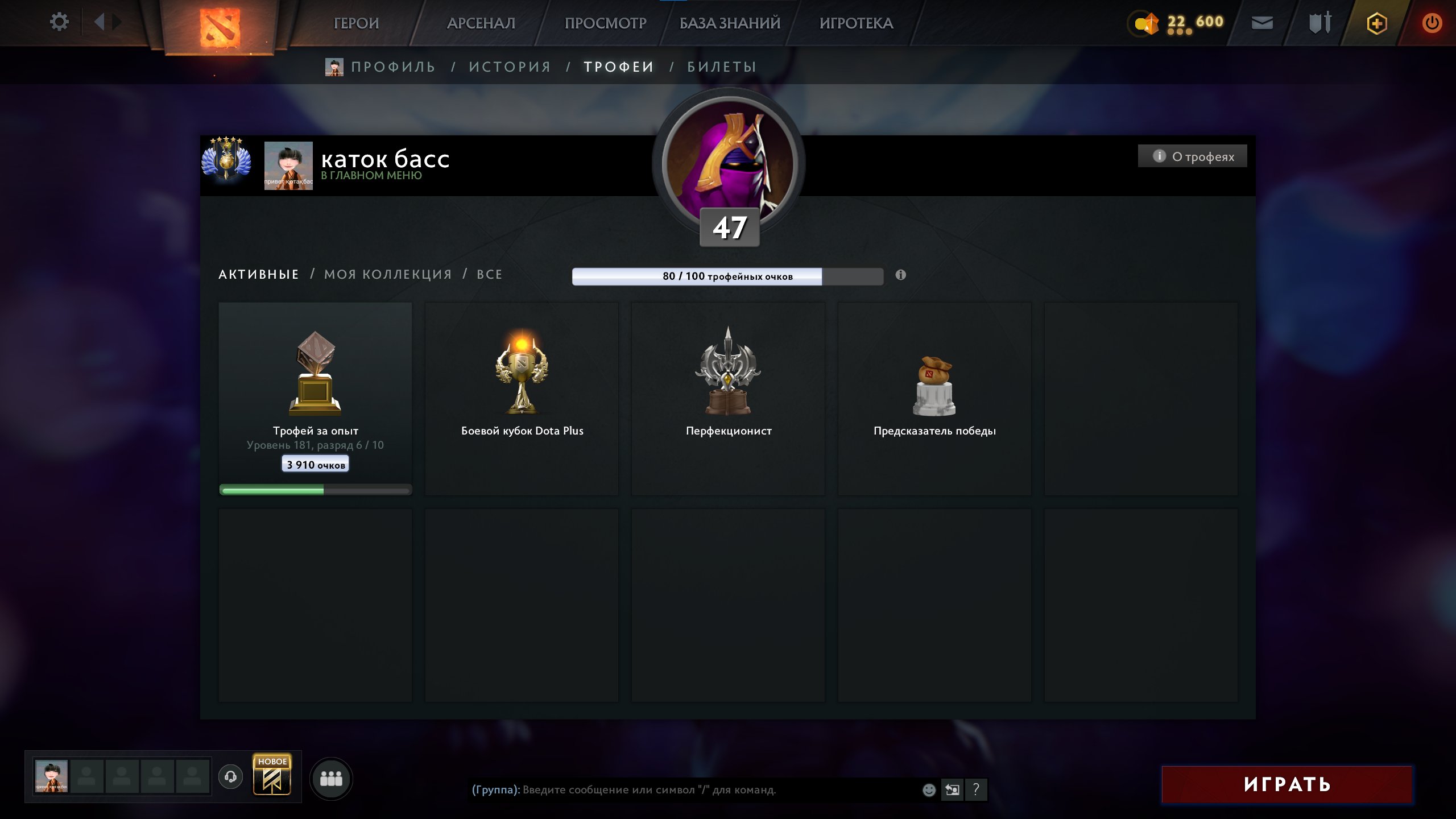Open the Арсенал menu
The image size is (1456, 819).
pyautogui.click(x=481, y=23)
